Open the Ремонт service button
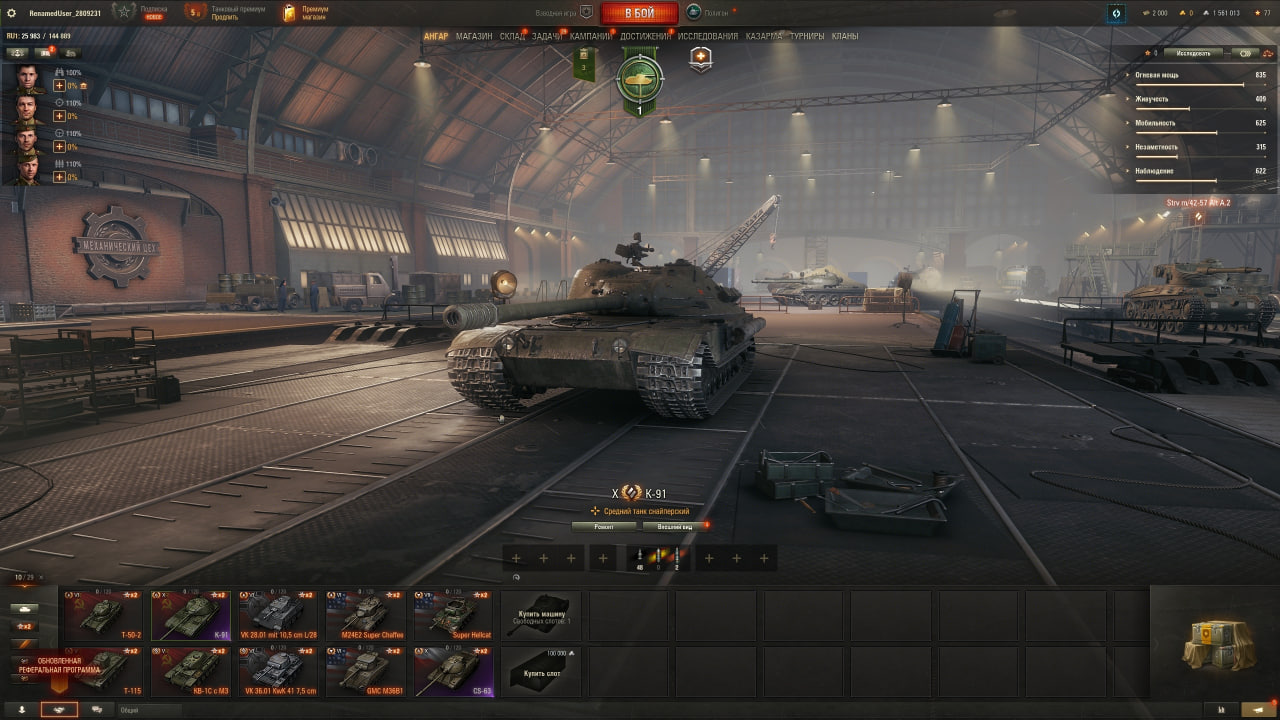This screenshot has width=1280, height=720. 604,526
